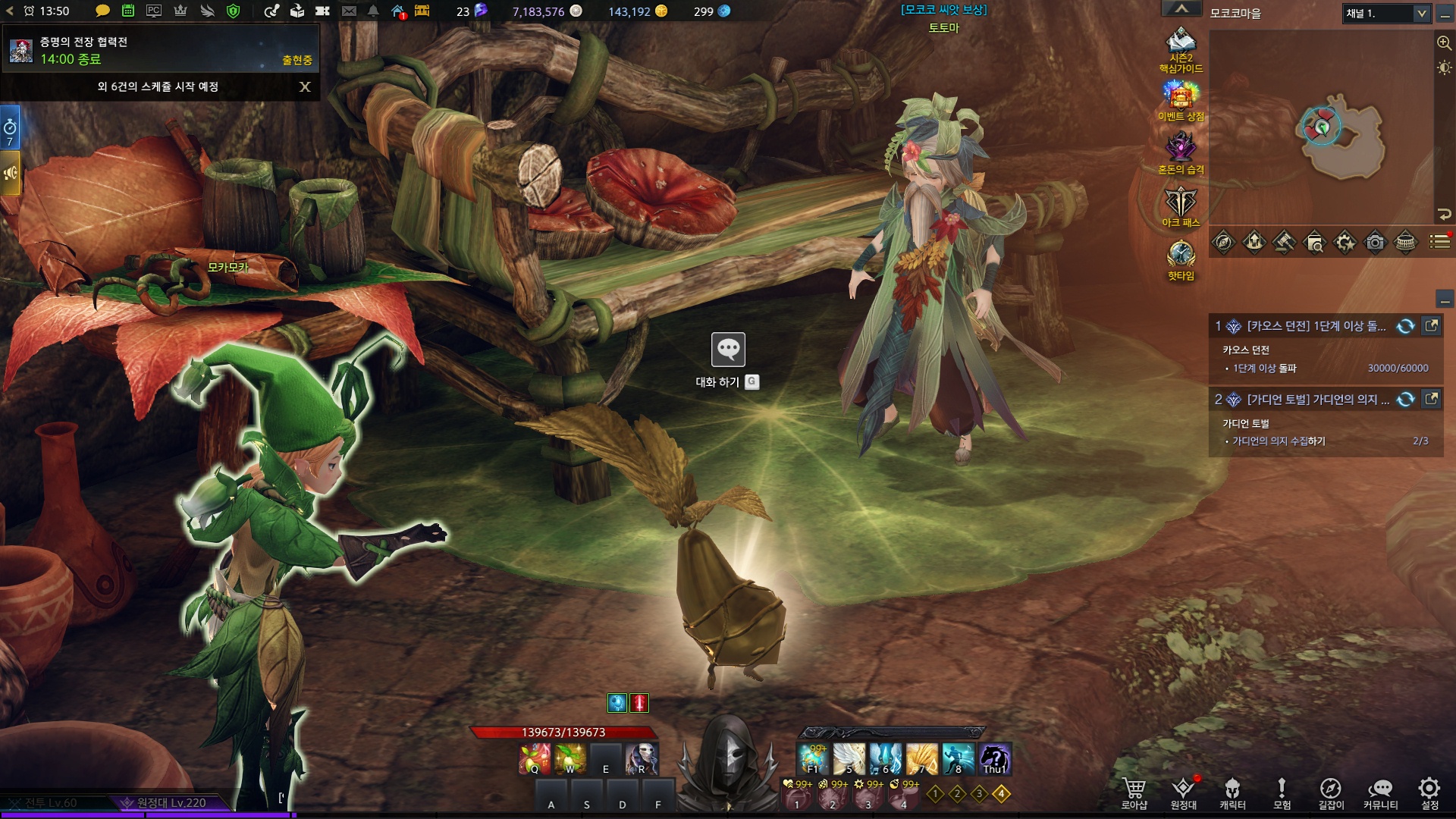Select the Chaos Dungeon quest tracker entry
The width and height of the screenshot is (1456, 819).
[x=1316, y=326]
